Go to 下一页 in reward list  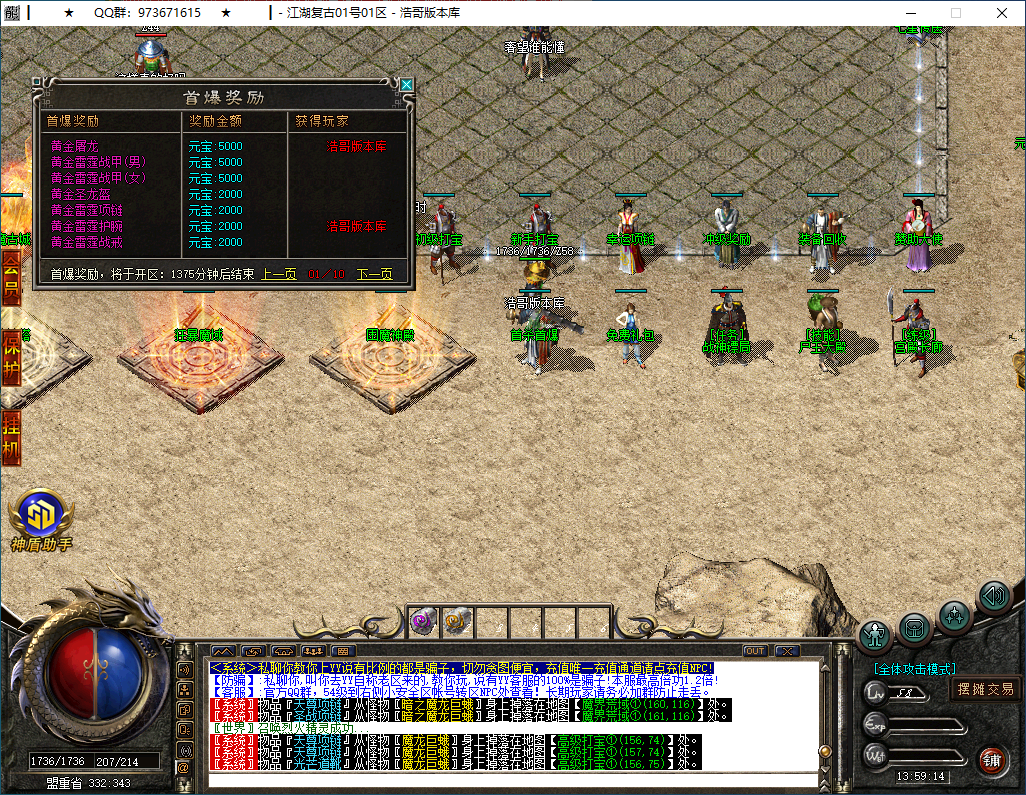pyautogui.click(x=374, y=274)
